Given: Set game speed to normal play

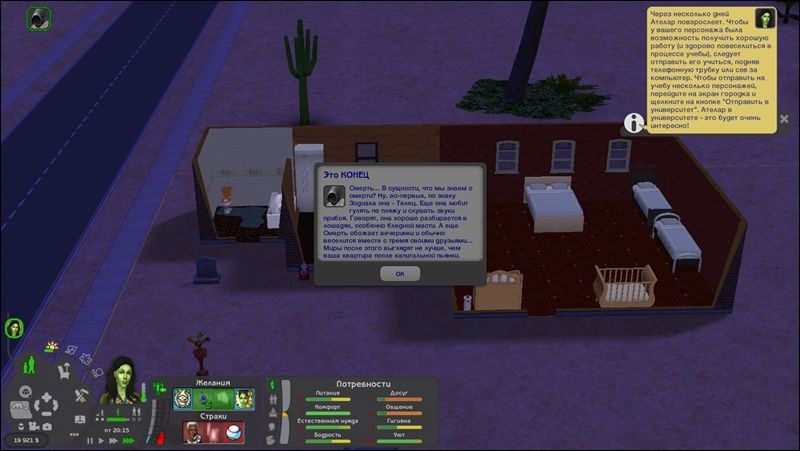Looking at the screenshot, I should point(100,440).
